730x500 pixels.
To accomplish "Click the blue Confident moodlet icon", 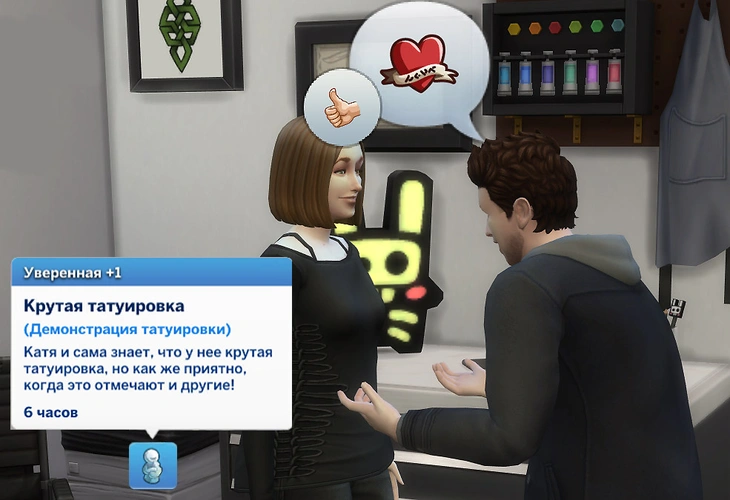I will coord(152,465).
